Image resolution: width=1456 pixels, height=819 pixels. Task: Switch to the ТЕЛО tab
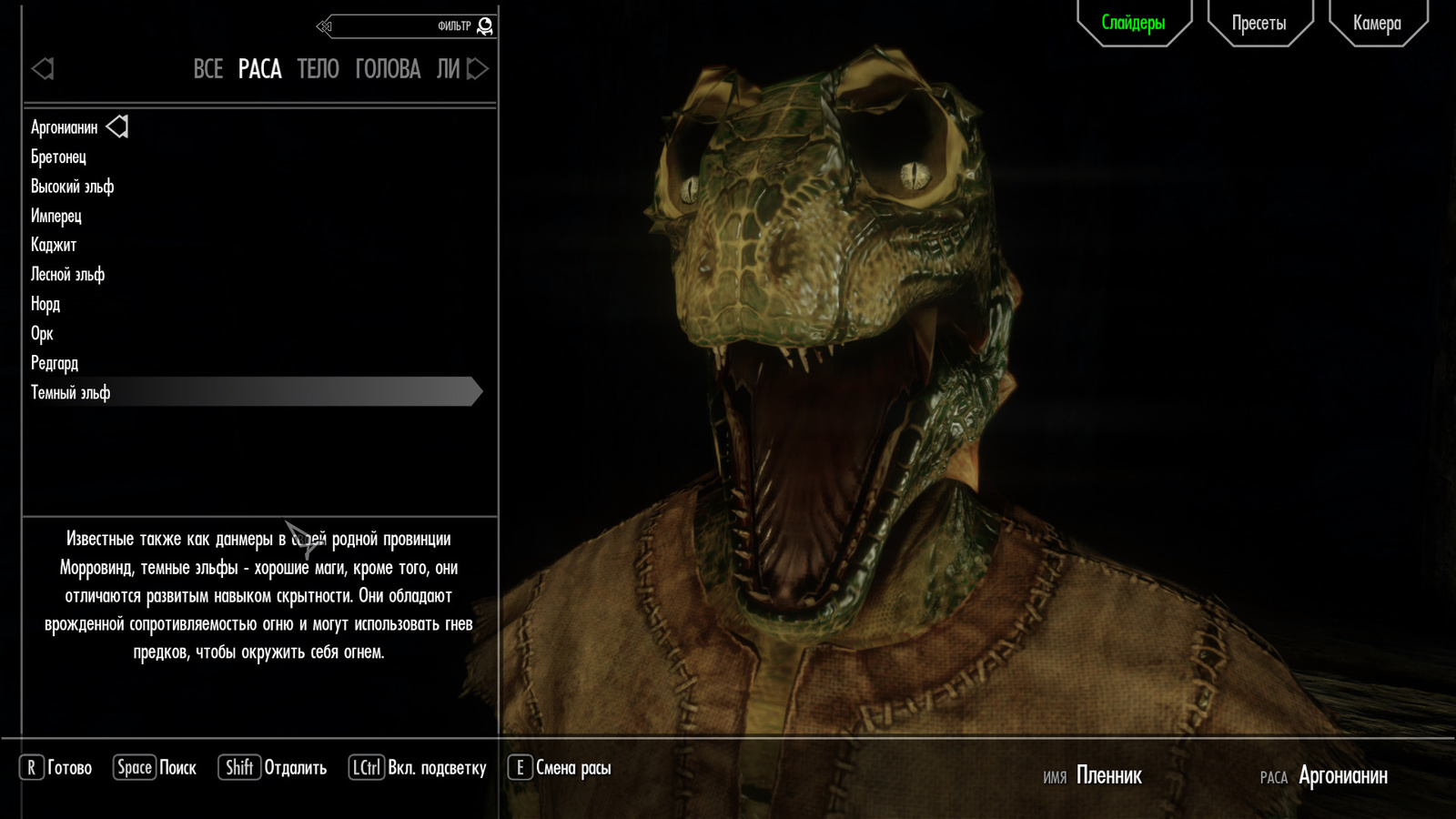point(318,69)
